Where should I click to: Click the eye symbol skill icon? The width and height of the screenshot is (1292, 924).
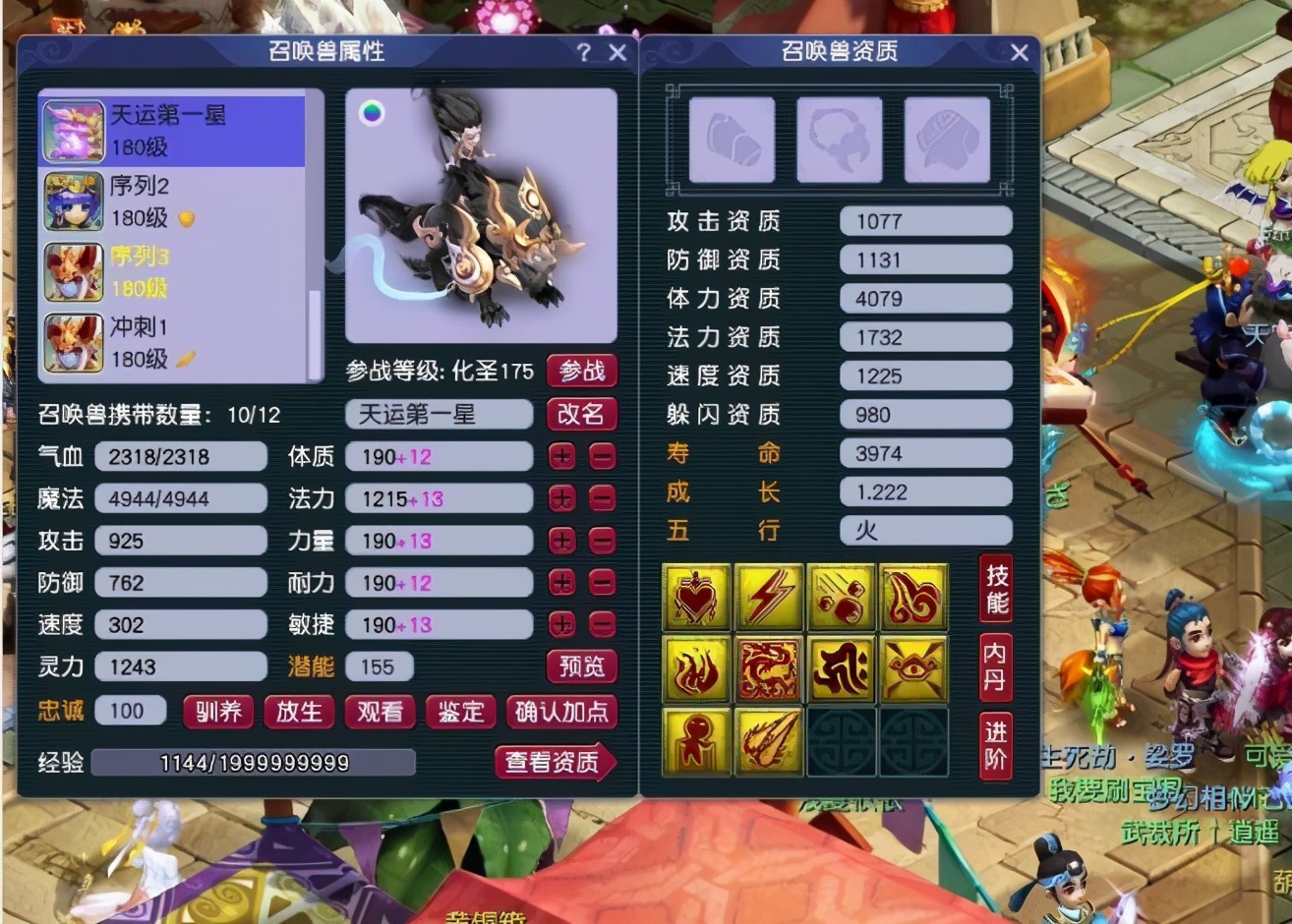pos(913,668)
